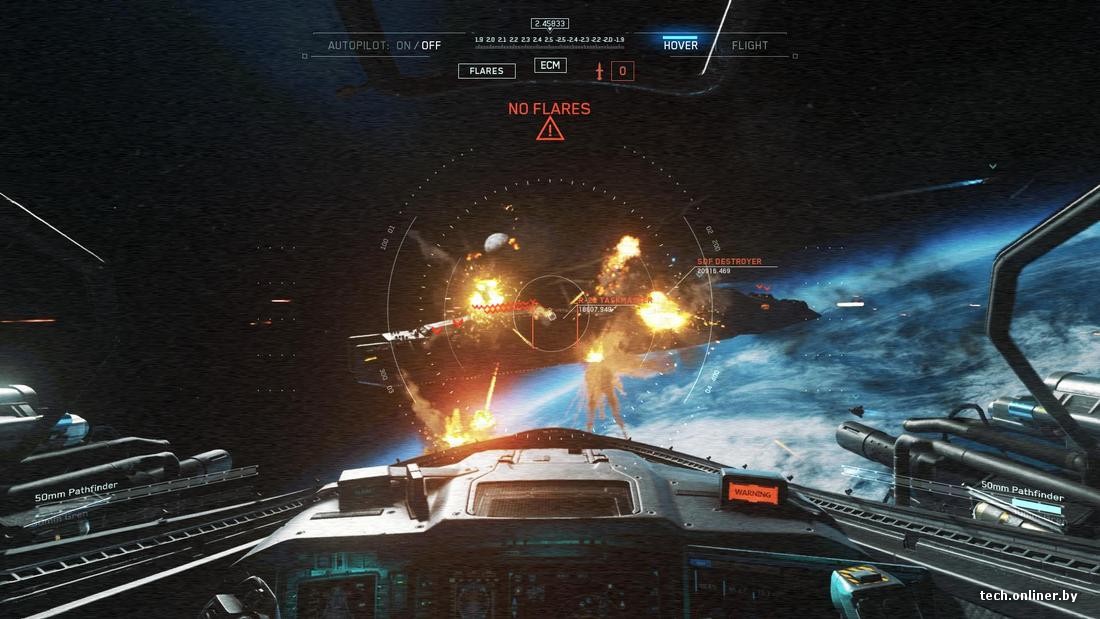Open the tech.onliner.by watermark link
This screenshot has height=619, width=1100.
pyautogui.click(x=1028, y=596)
